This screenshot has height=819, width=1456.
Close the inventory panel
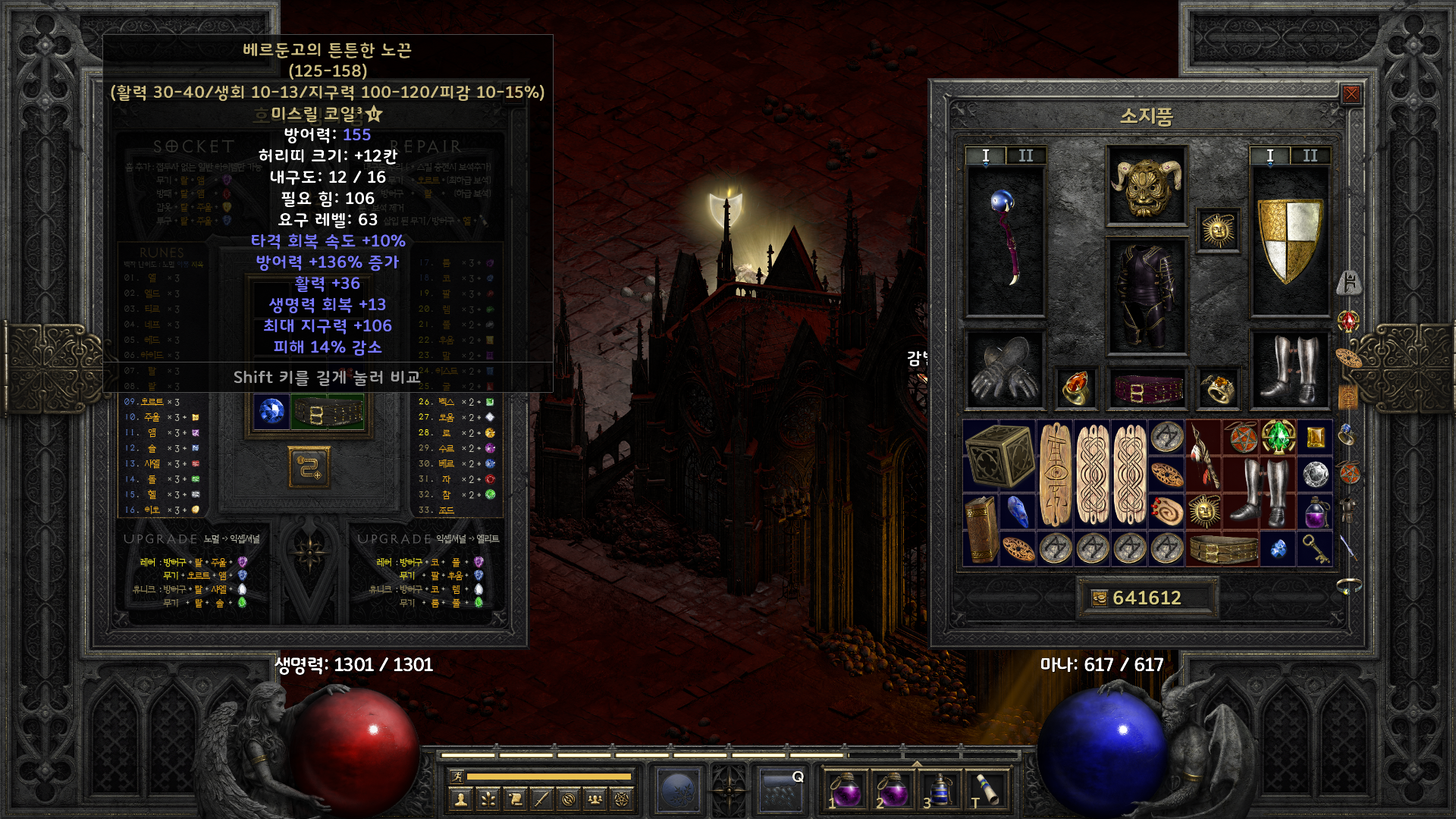tap(1351, 94)
